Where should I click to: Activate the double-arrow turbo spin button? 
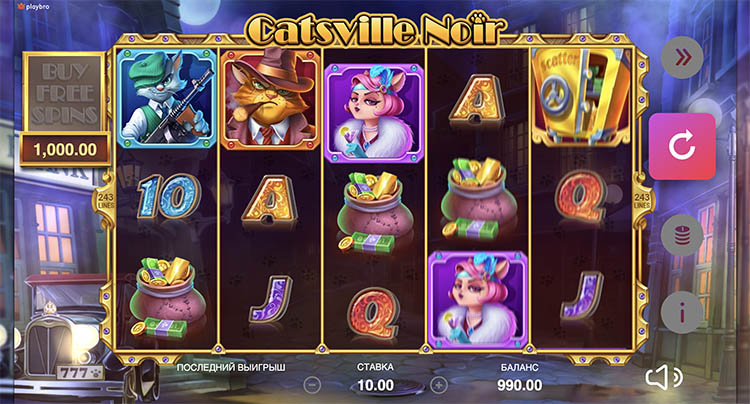682,57
